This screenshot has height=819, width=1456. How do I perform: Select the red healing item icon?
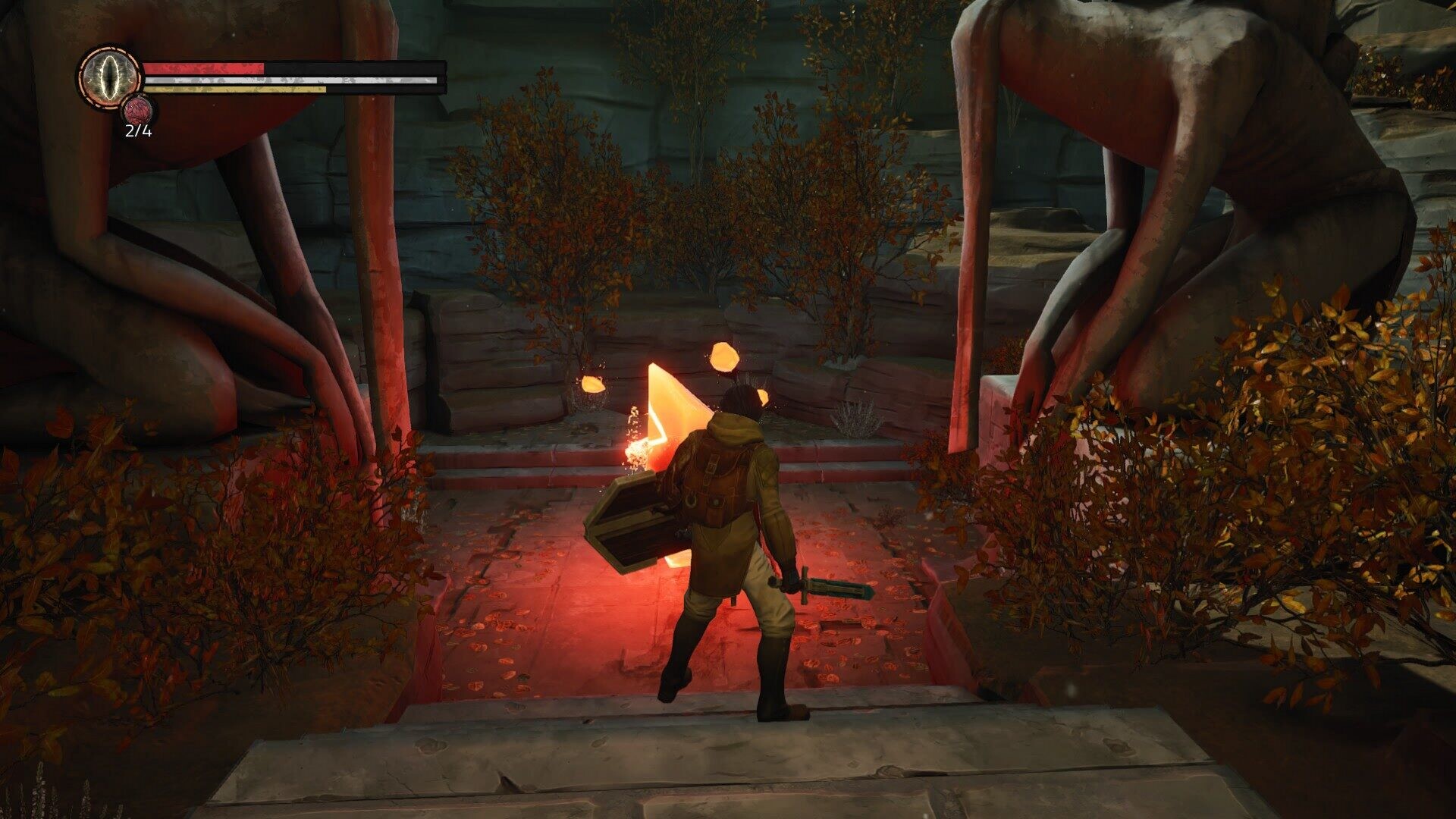(x=139, y=111)
